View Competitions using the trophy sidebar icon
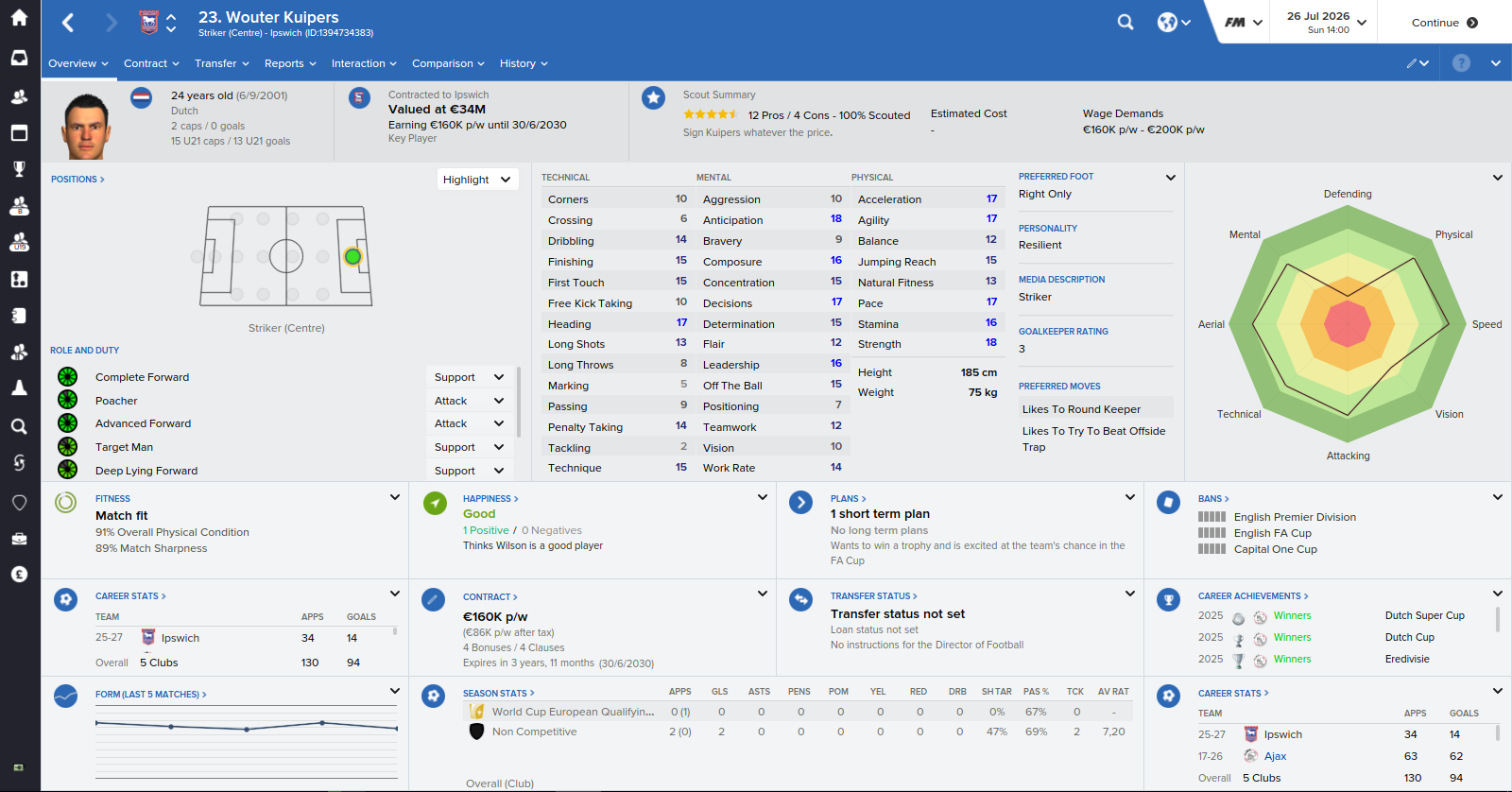The width and height of the screenshot is (1512, 792). 19,168
